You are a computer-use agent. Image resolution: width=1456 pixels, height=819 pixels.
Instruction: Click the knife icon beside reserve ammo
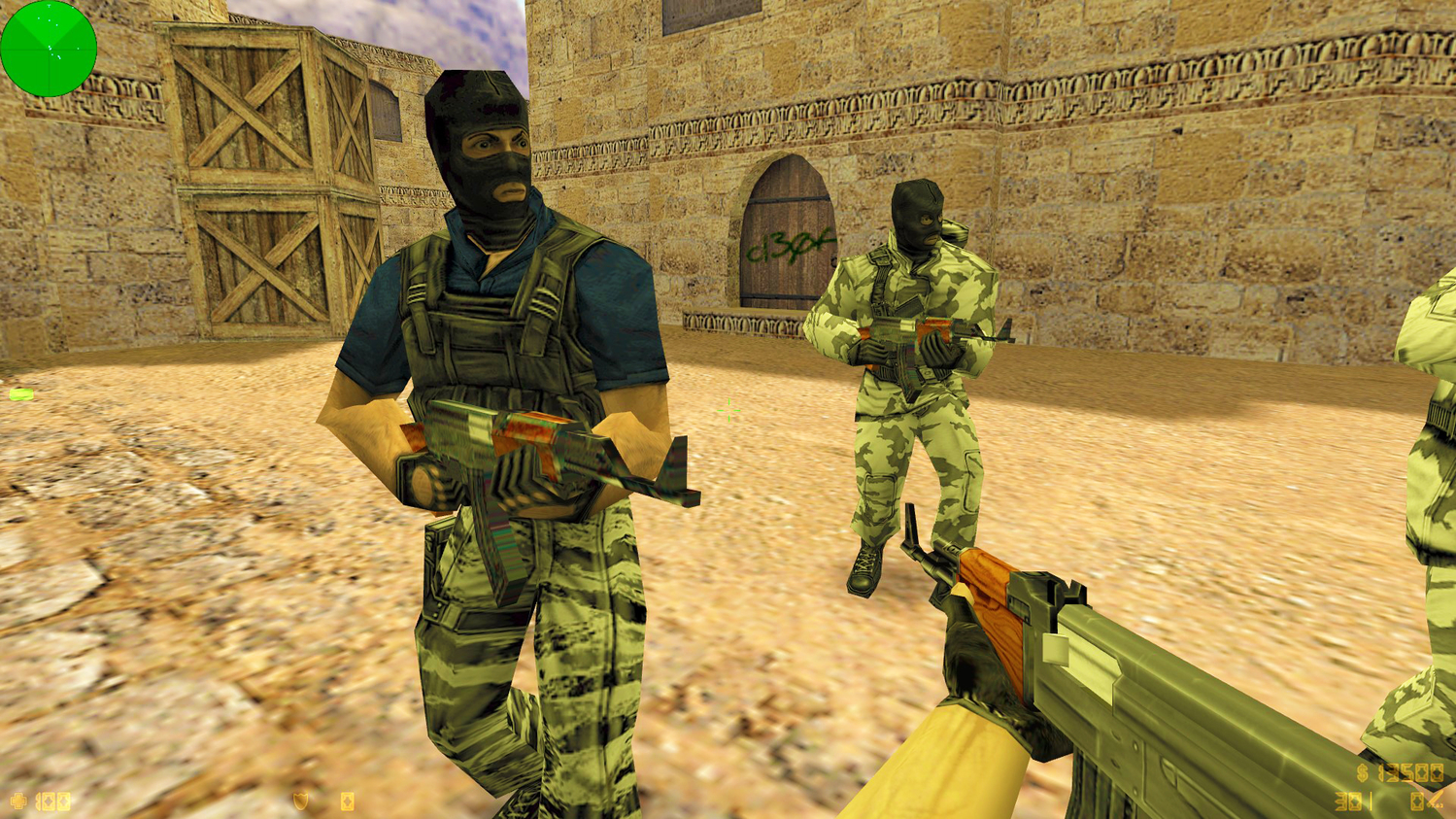point(1437,801)
